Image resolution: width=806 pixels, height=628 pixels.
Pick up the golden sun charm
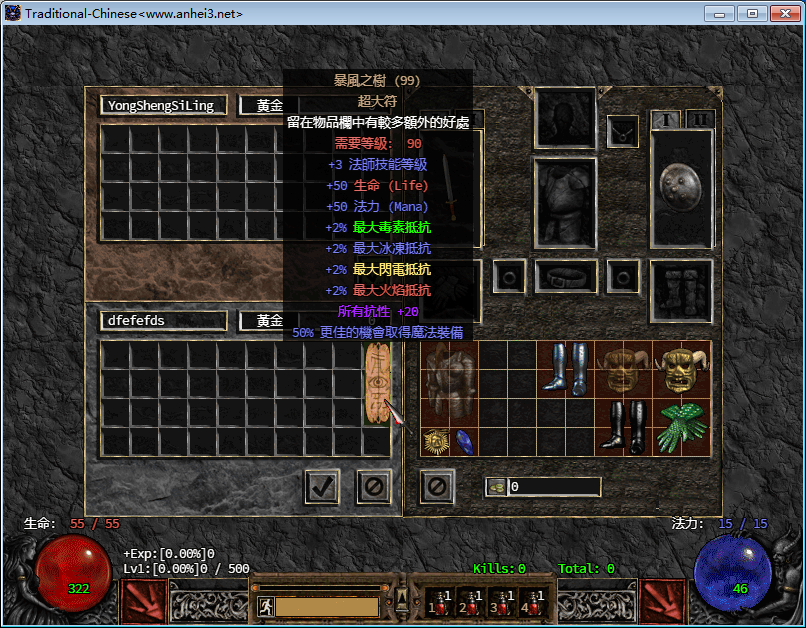(x=435, y=441)
